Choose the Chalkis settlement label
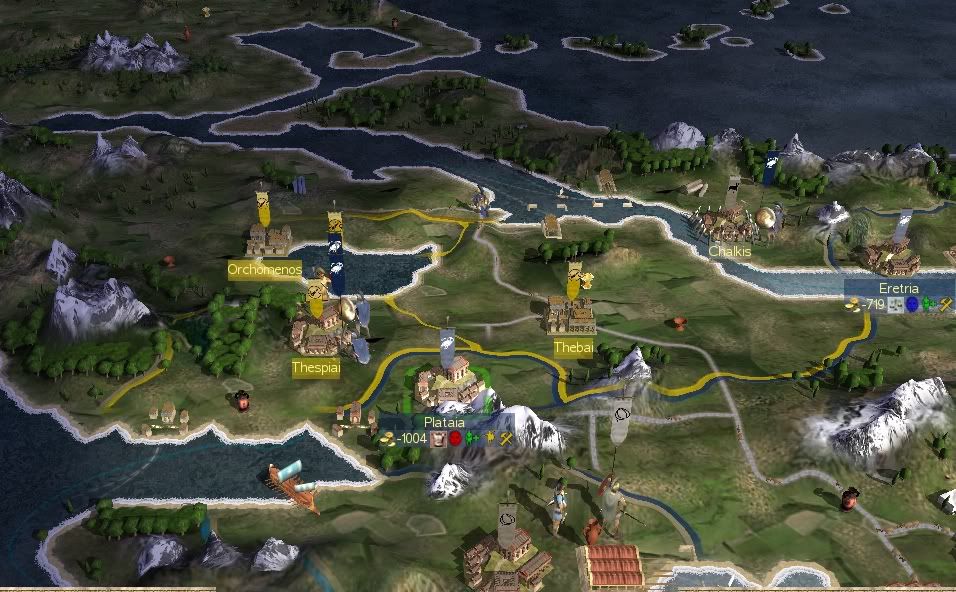This screenshot has height=592, width=956. pos(729,252)
